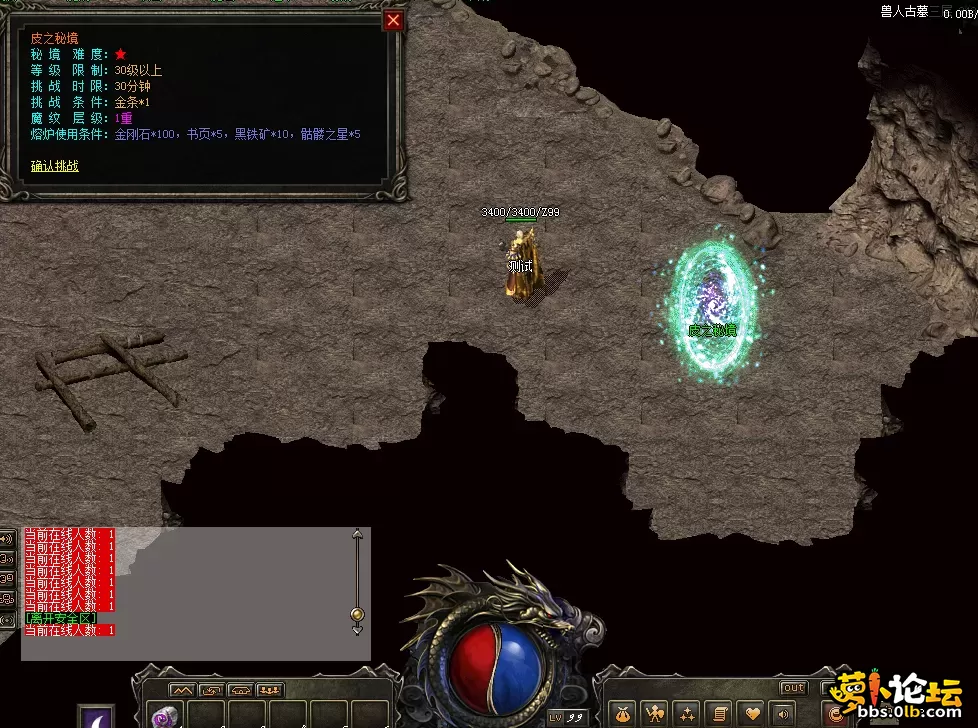Click the 离开安全区 chat message
The image size is (978, 728).
pyautogui.click(x=61, y=618)
